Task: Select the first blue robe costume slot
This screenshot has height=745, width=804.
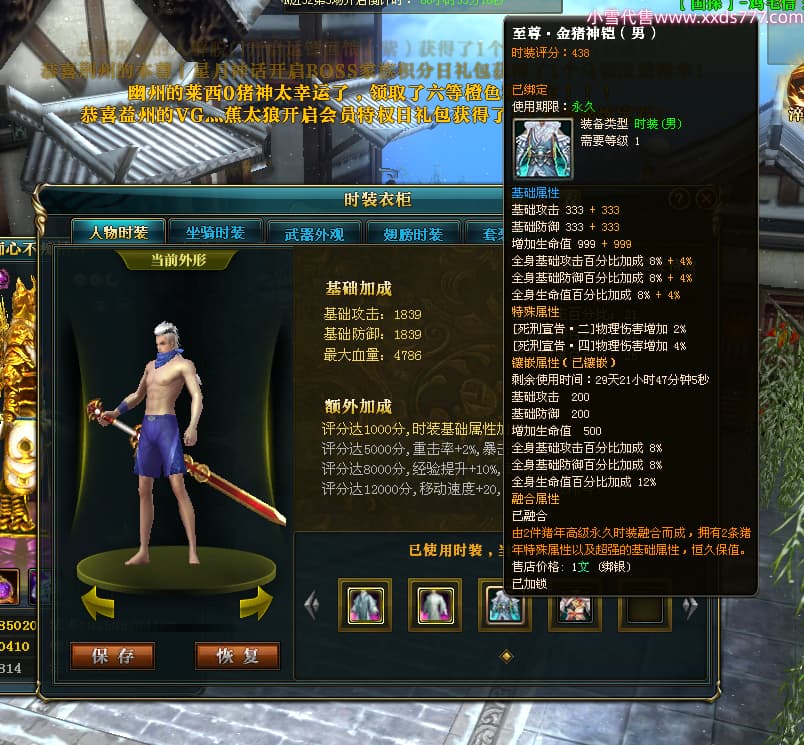Action: 364,604
